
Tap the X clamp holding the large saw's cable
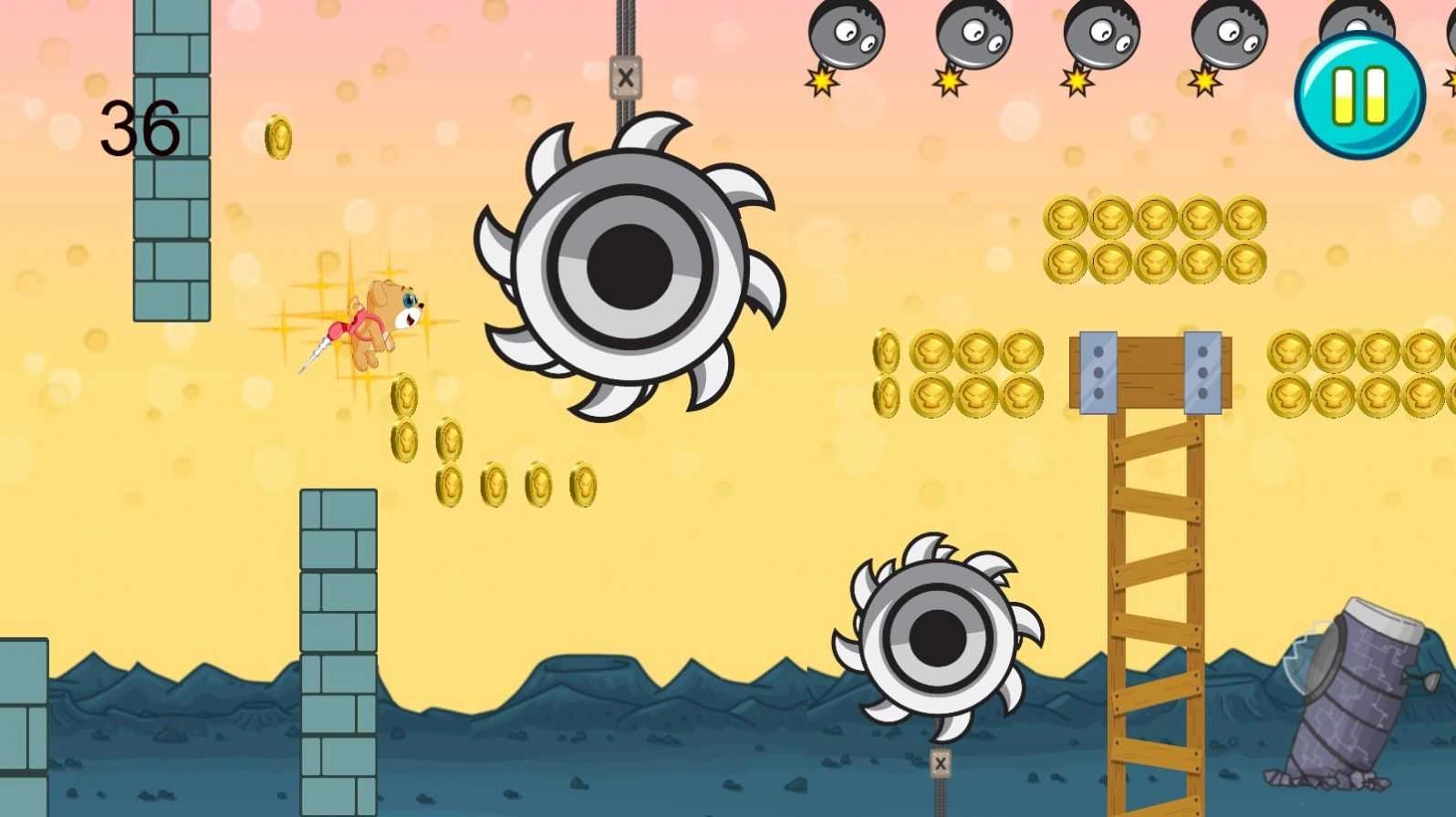(x=623, y=78)
